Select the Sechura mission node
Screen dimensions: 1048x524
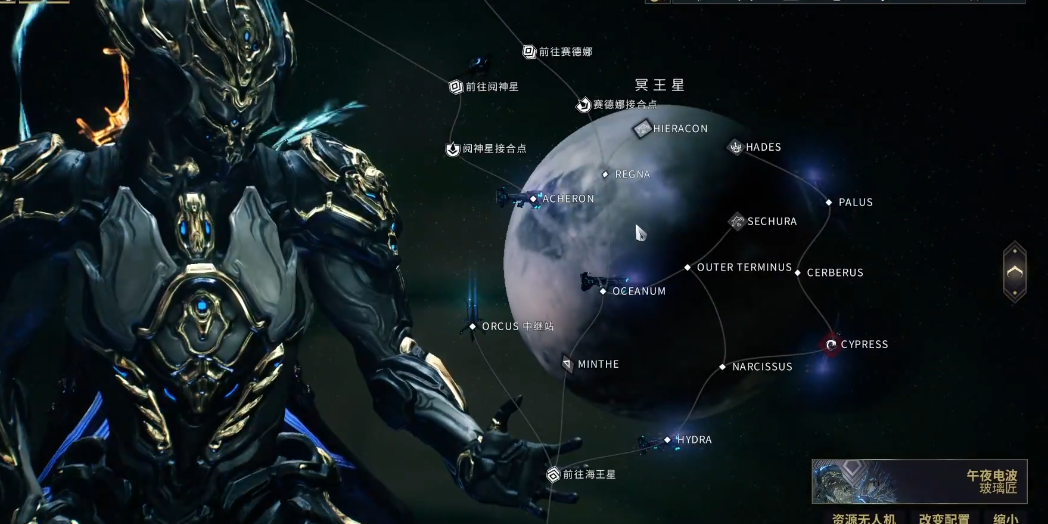click(737, 221)
